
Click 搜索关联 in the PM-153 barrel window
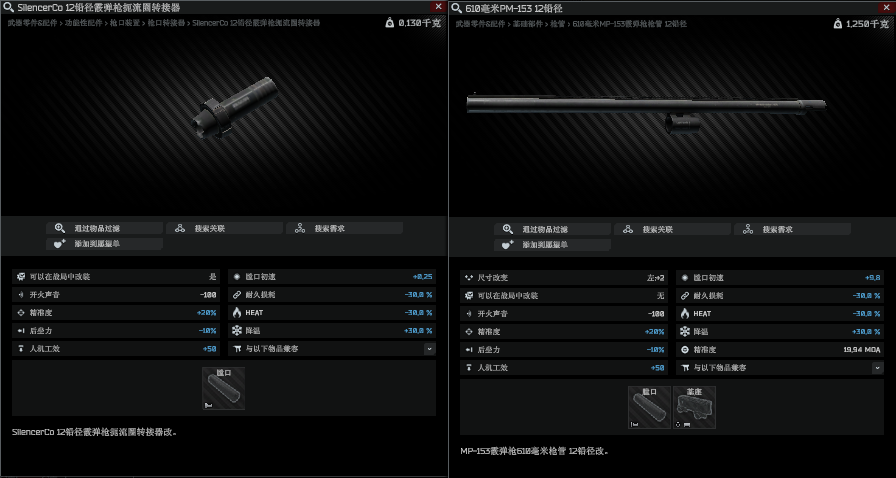point(672,229)
